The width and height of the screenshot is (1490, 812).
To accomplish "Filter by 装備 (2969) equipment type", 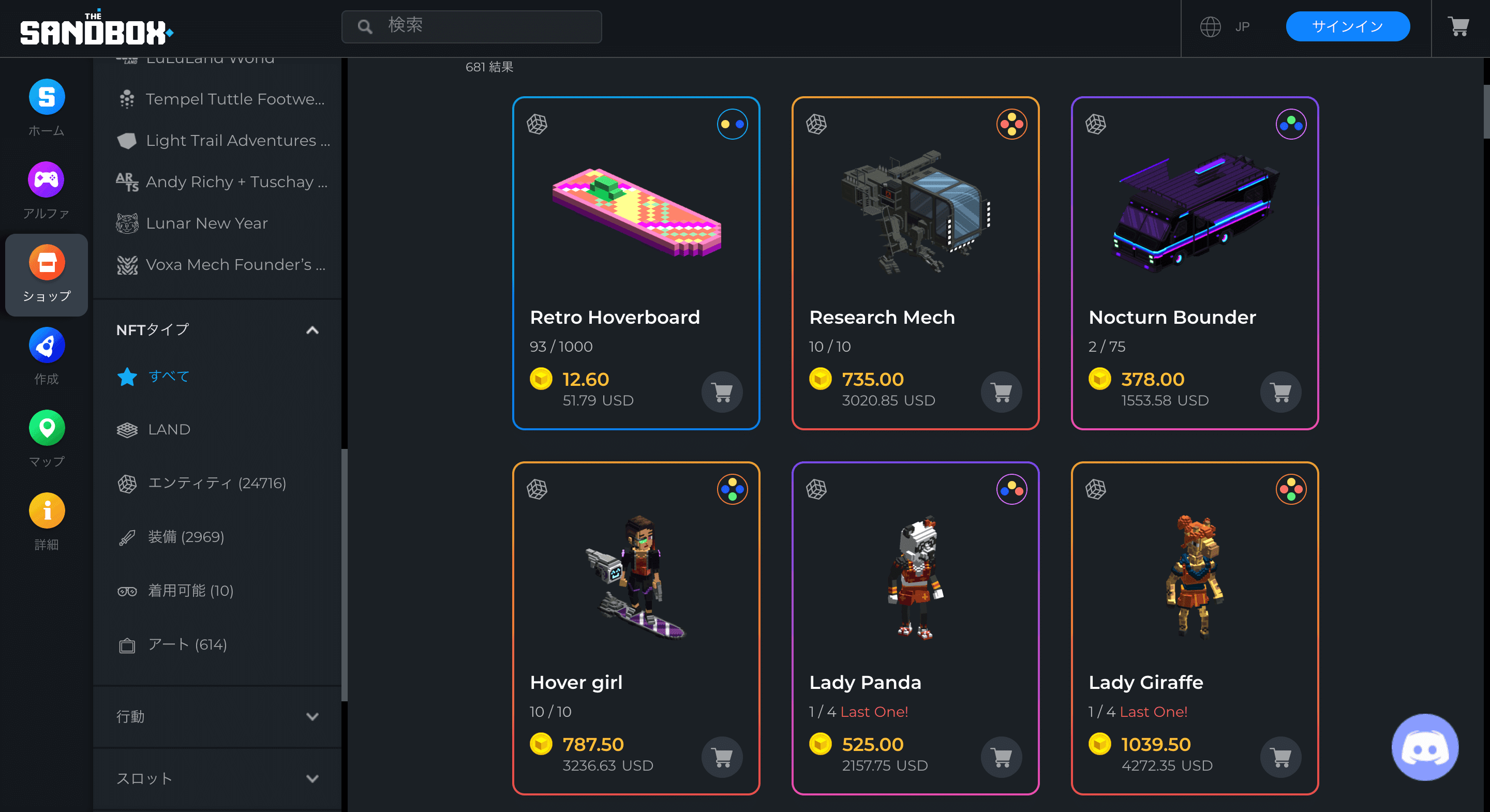I will pos(186,537).
